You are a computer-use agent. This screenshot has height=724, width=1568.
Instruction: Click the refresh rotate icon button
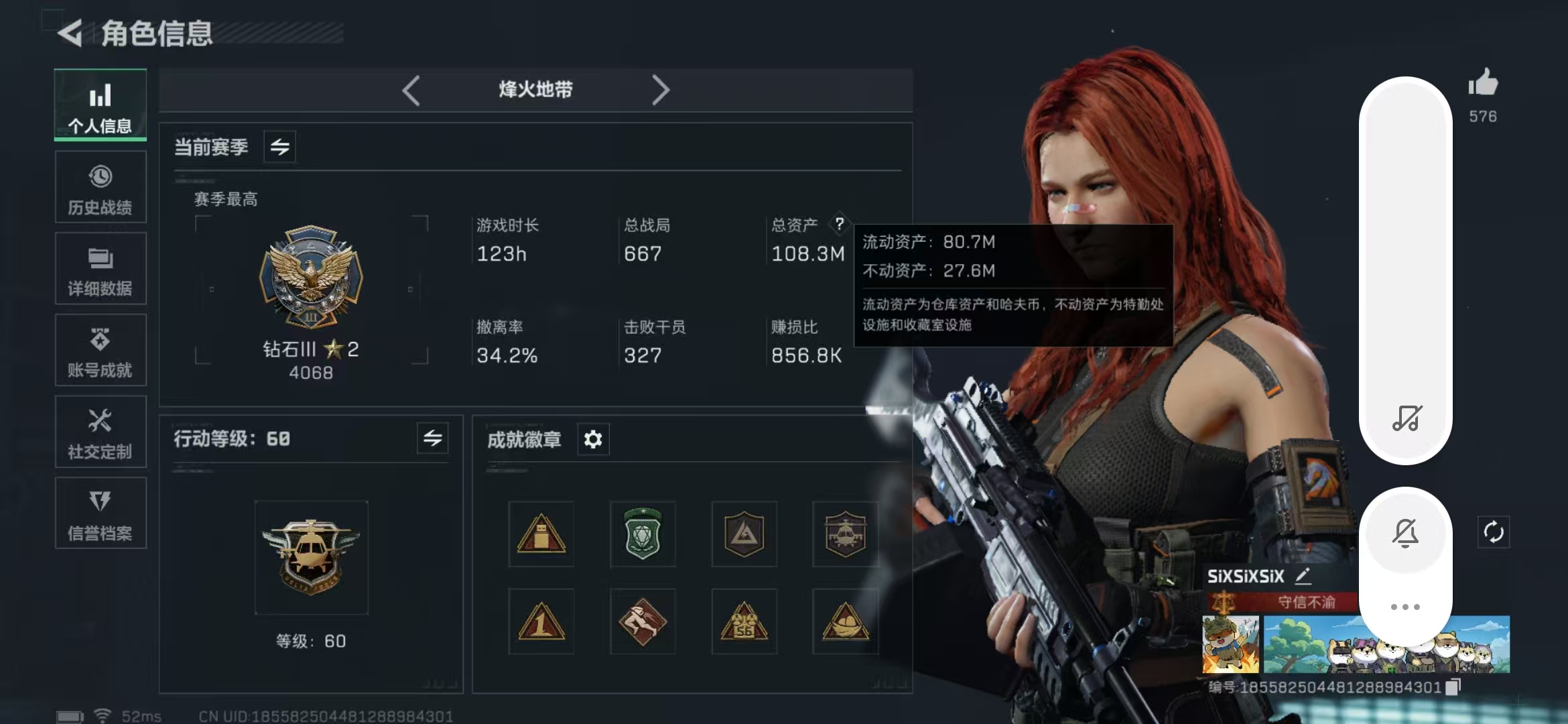(1494, 532)
